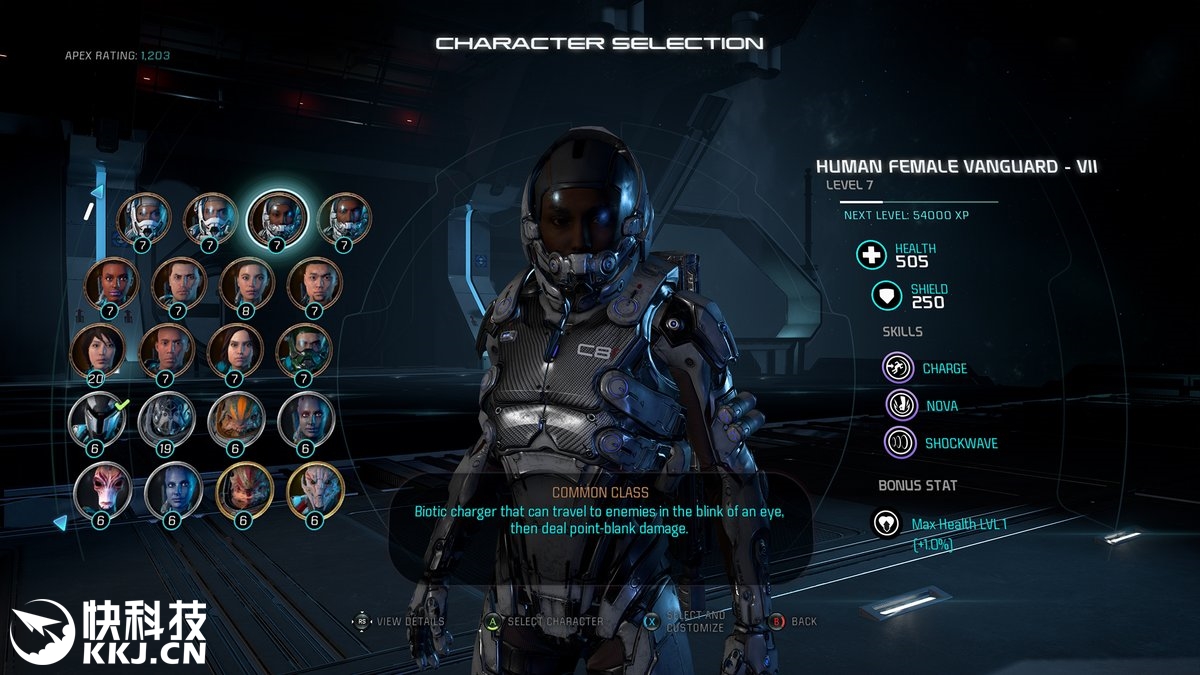
Task: Select the highlighted helmeted Vanguard portrait
Action: [x=276, y=216]
